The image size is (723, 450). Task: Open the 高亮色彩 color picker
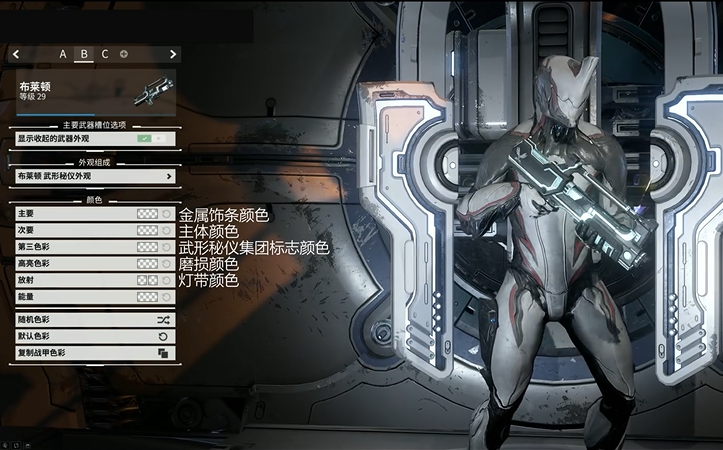(x=147, y=263)
